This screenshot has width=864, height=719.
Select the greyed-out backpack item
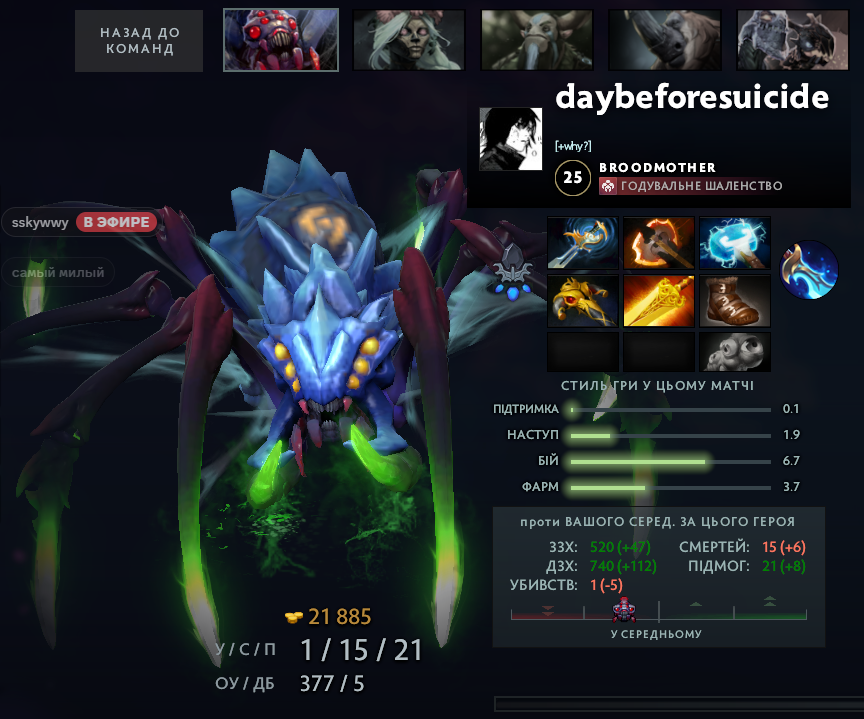(x=735, y=352)
